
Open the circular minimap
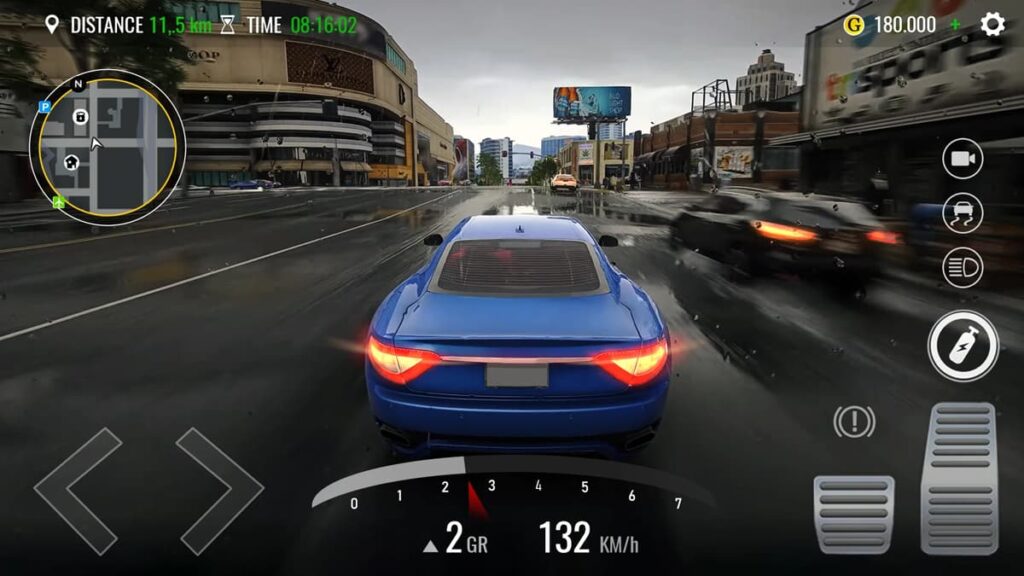pos(107,147)
